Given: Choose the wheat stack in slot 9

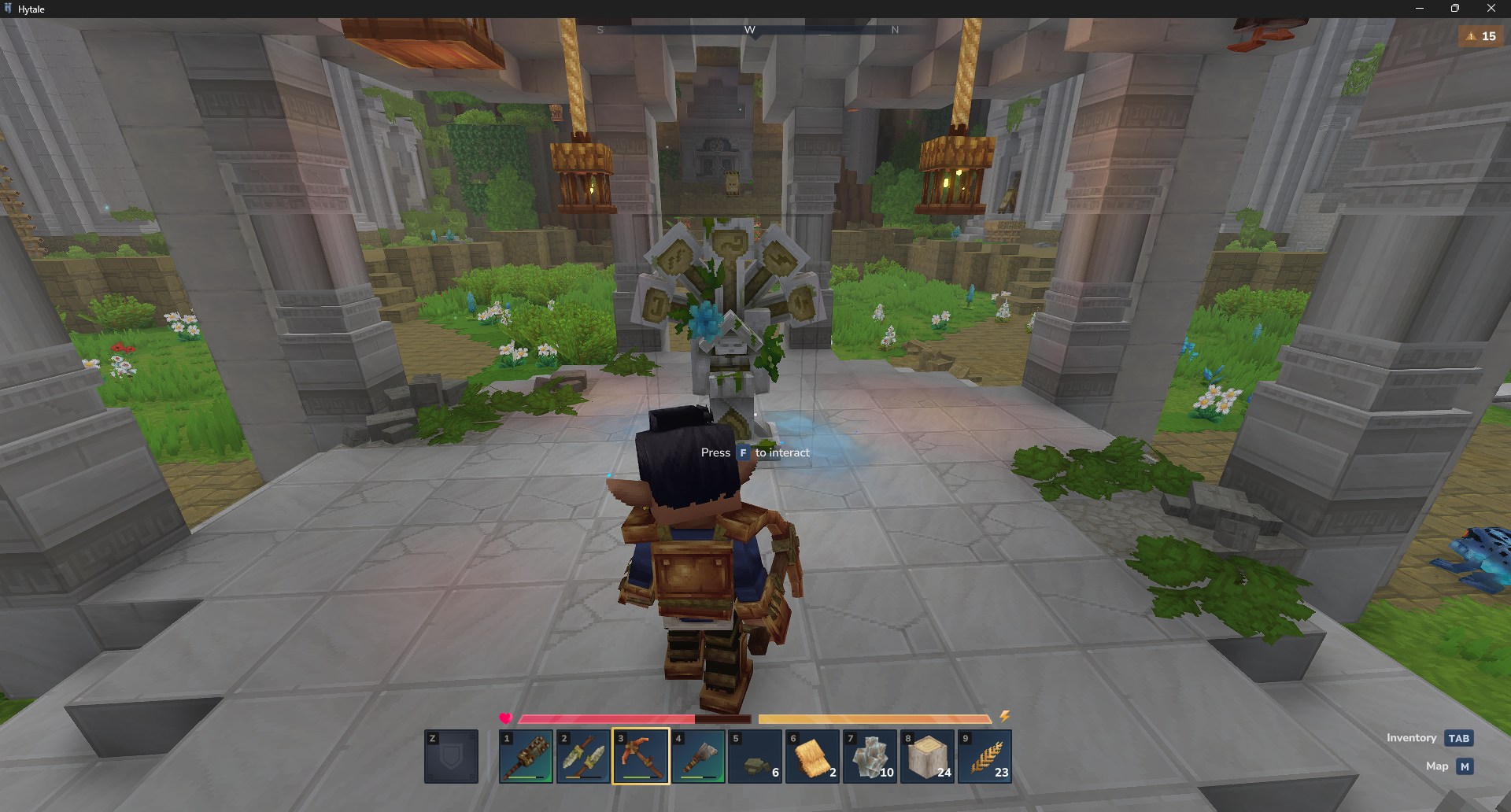Looking at the screenshot, I should click(985, 756).
